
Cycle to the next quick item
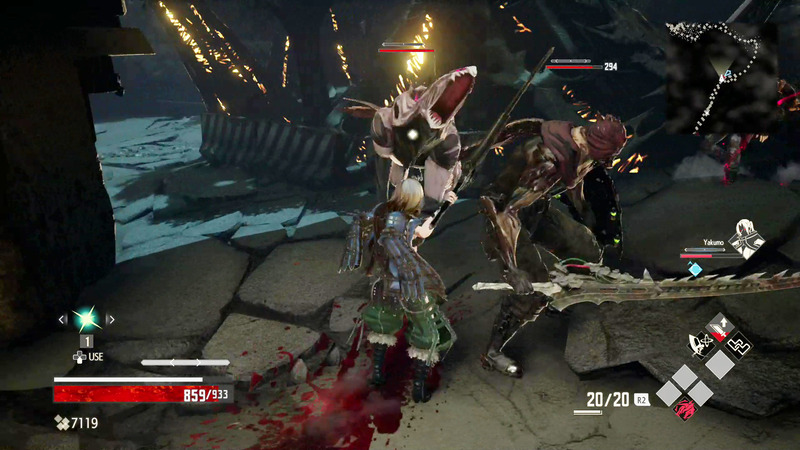[111, 320]
